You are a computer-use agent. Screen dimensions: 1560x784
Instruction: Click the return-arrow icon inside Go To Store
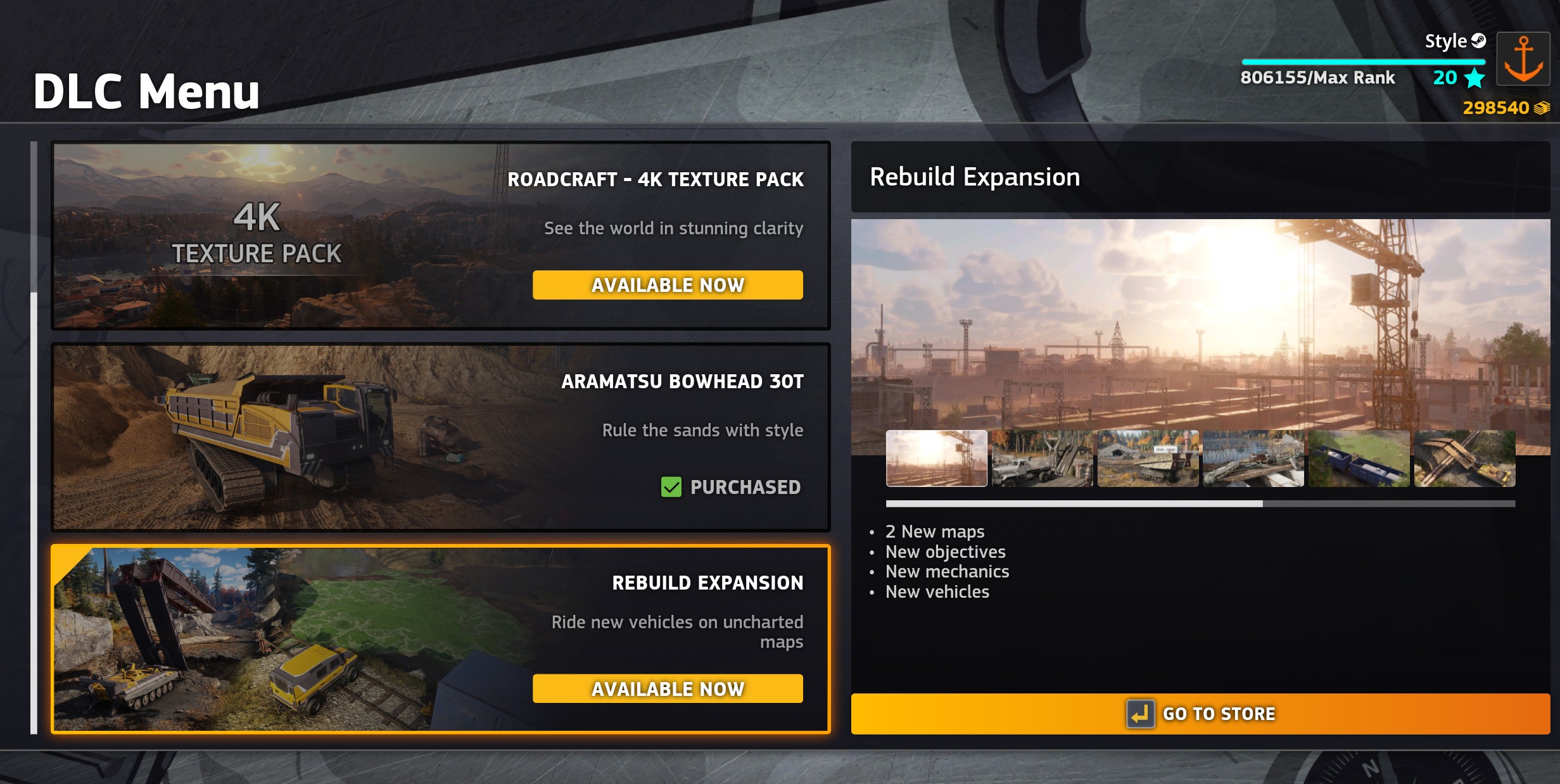1140,713
